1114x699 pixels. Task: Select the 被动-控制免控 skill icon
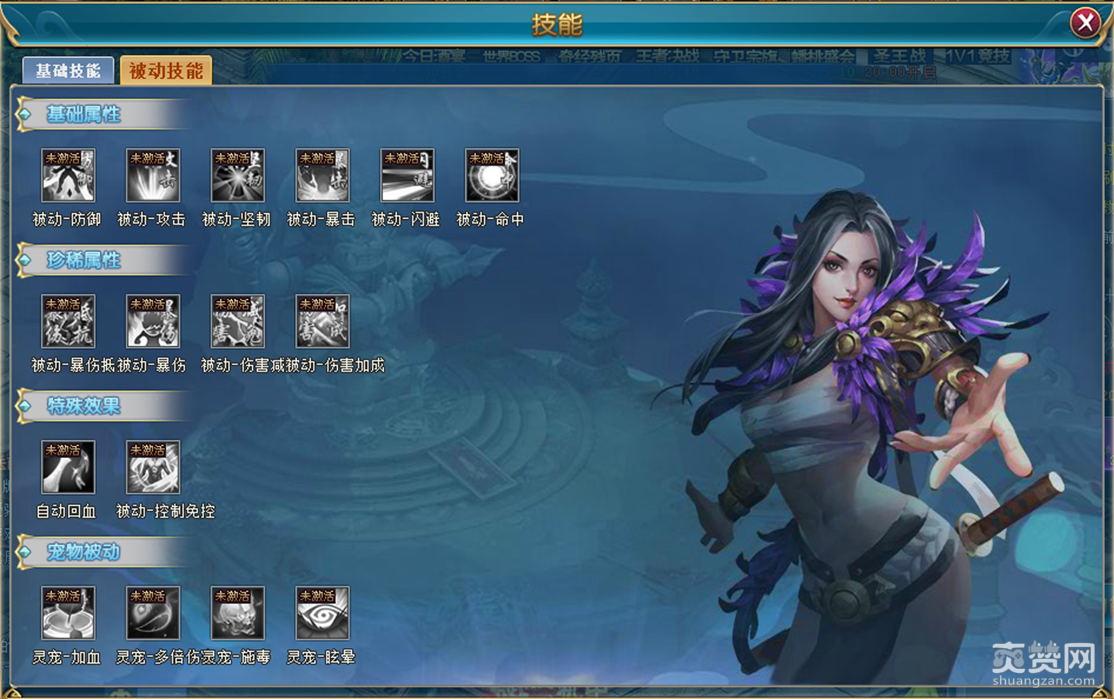coord(153,468)
